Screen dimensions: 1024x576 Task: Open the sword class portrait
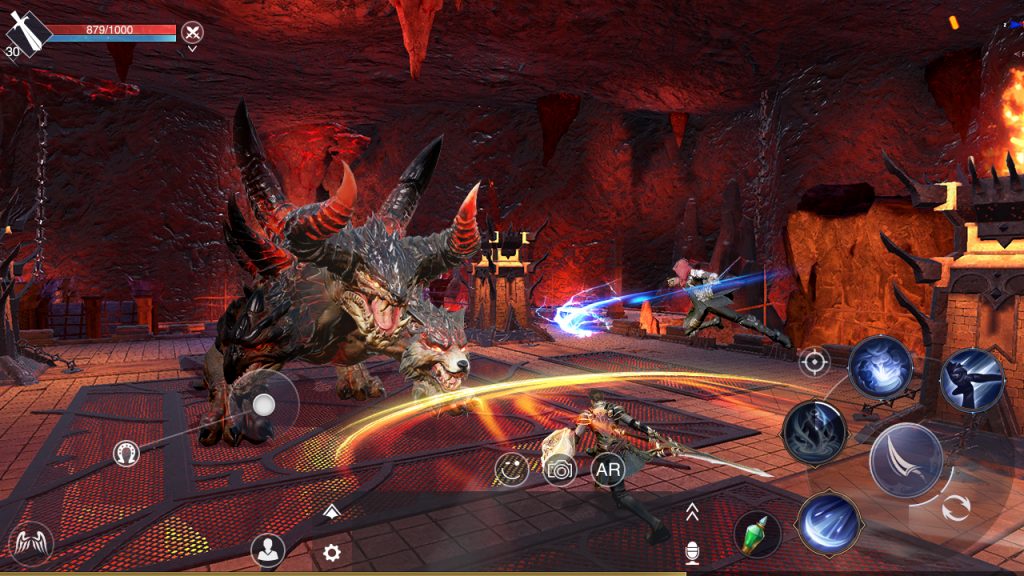pyautogui.click(x=27, y=33)
